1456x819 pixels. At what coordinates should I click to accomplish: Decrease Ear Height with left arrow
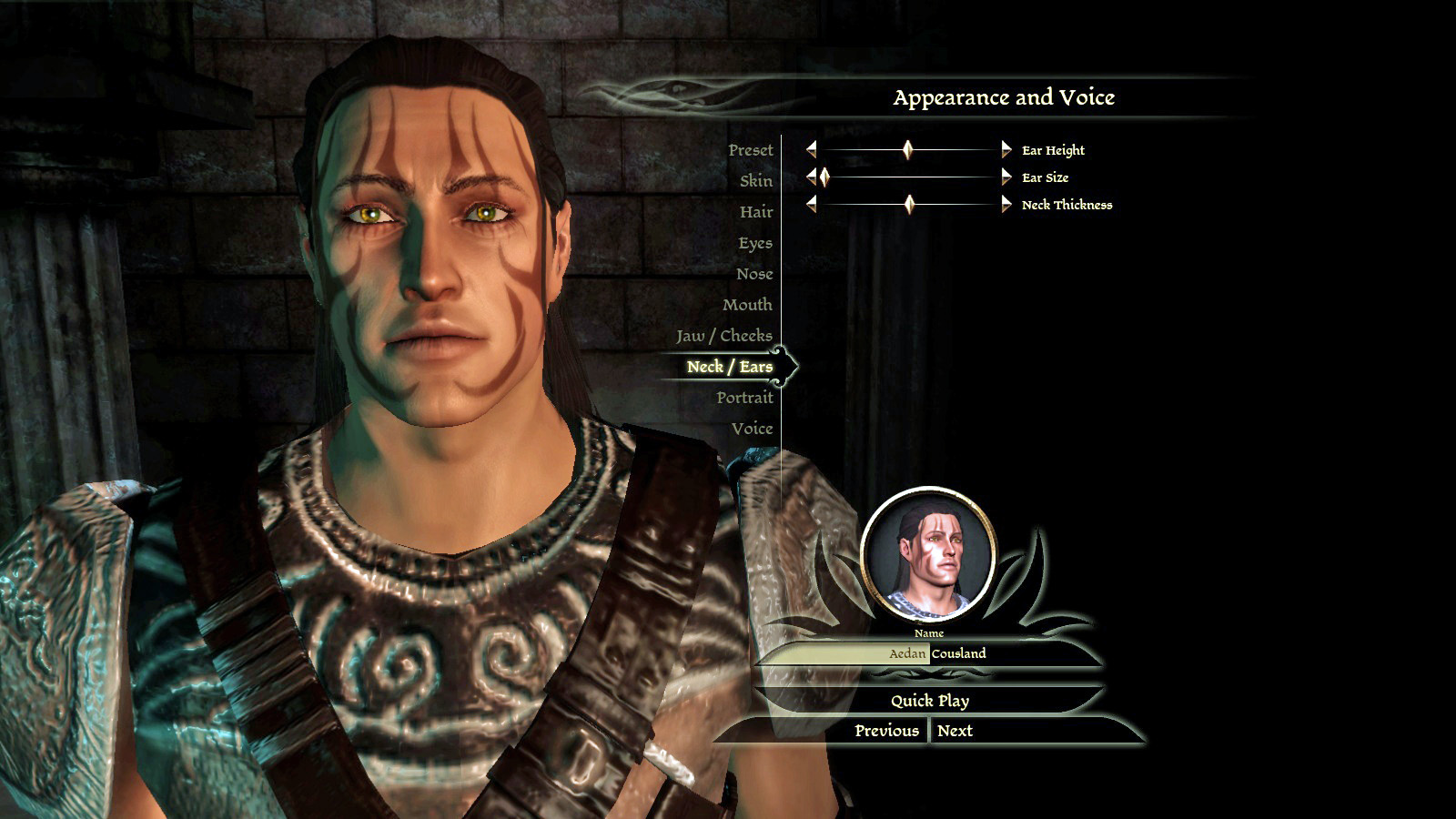coord(811,149)
